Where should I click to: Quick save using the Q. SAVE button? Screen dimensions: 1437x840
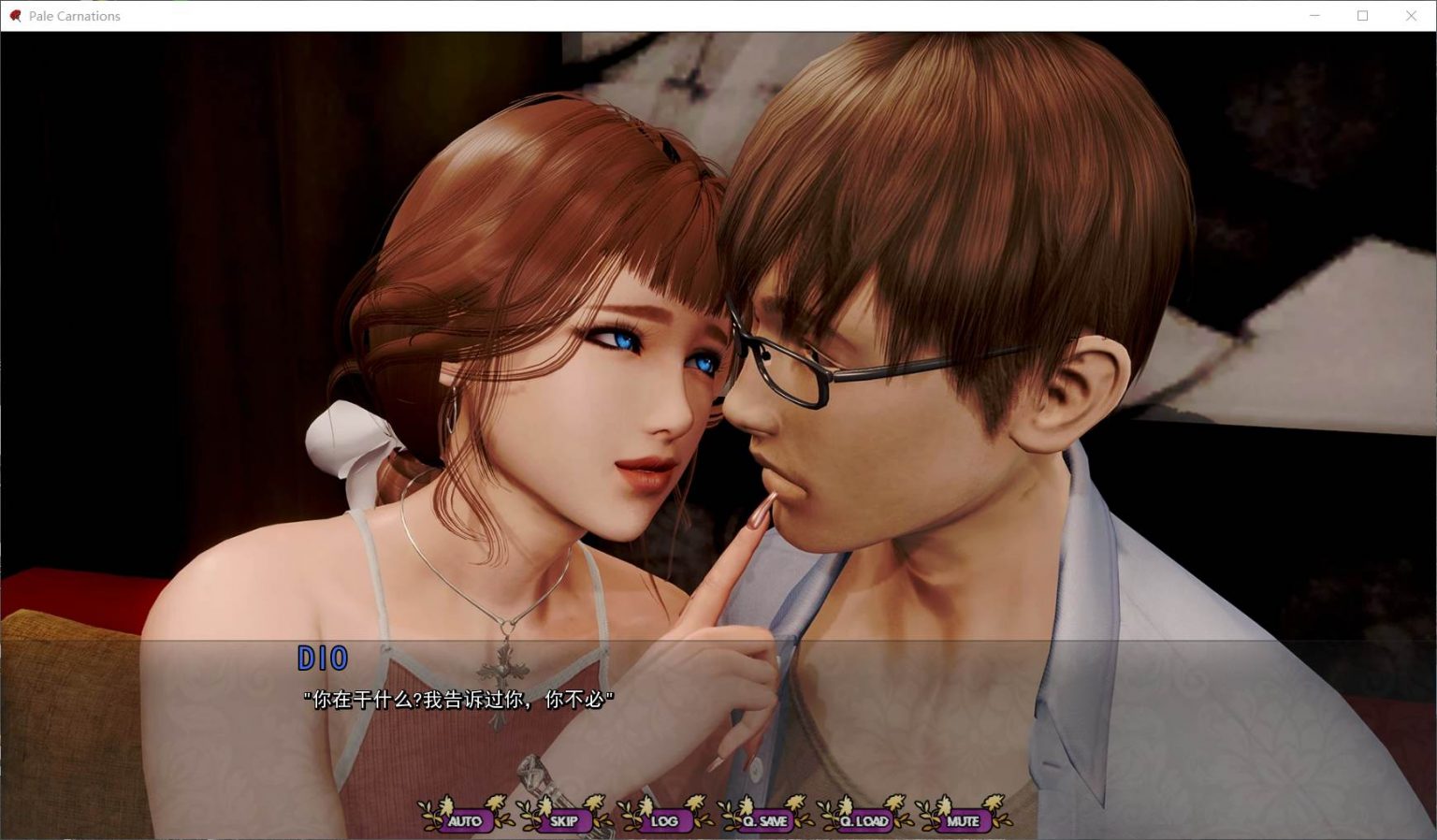[x=765, y=820]
